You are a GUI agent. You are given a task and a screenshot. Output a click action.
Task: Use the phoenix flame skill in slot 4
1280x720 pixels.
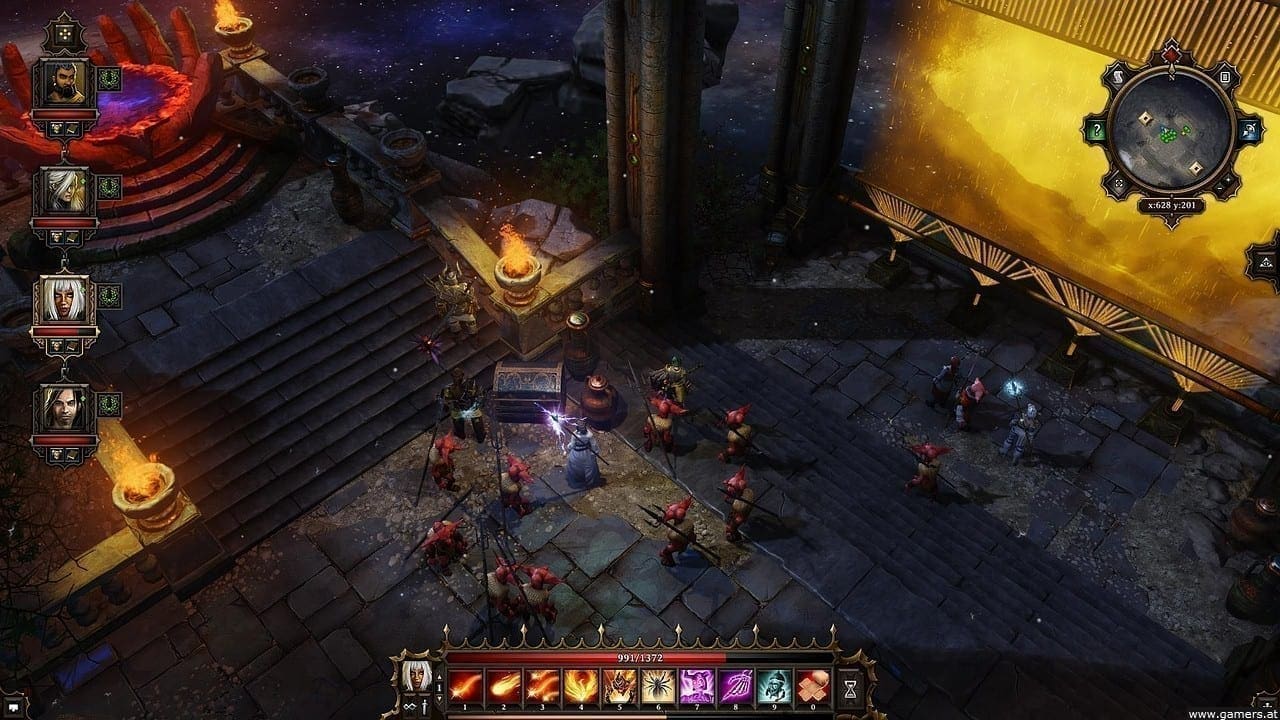[581, 684]
